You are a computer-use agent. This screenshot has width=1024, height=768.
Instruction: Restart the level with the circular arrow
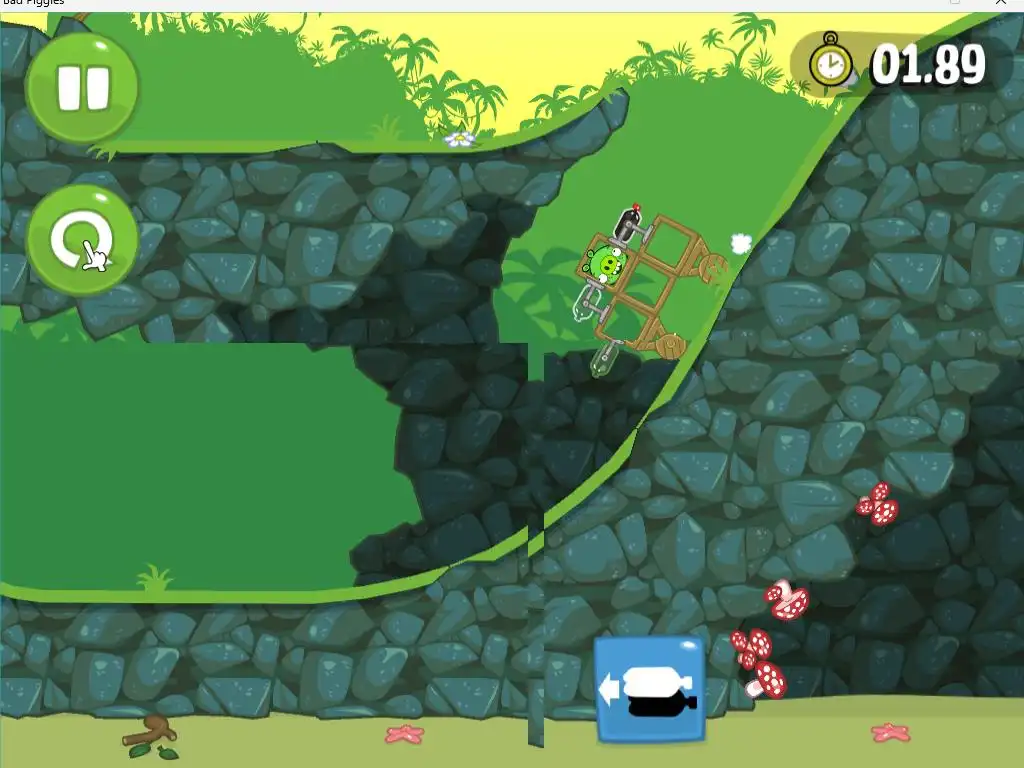pyautogui.click(x=82, y=240)
